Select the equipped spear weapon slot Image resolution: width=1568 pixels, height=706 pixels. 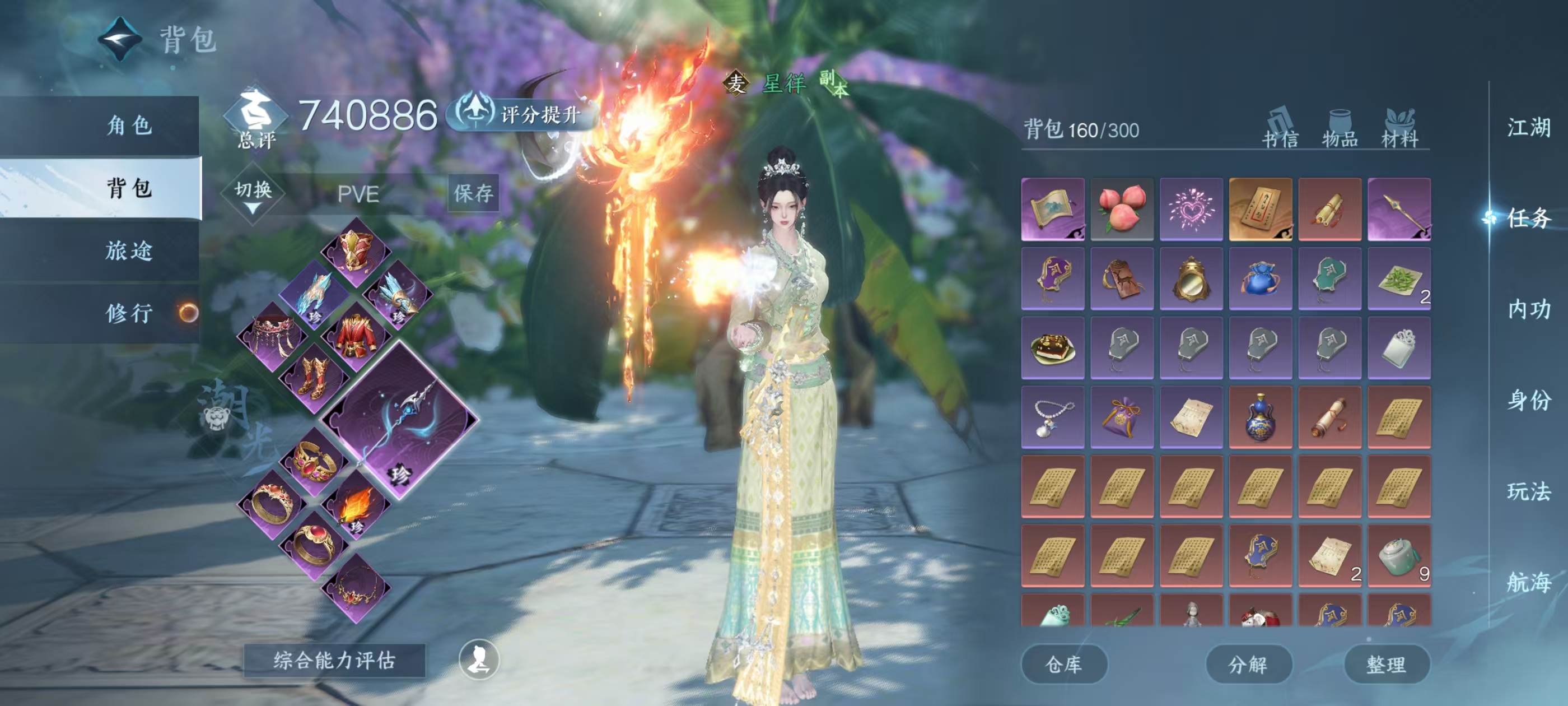400,420
